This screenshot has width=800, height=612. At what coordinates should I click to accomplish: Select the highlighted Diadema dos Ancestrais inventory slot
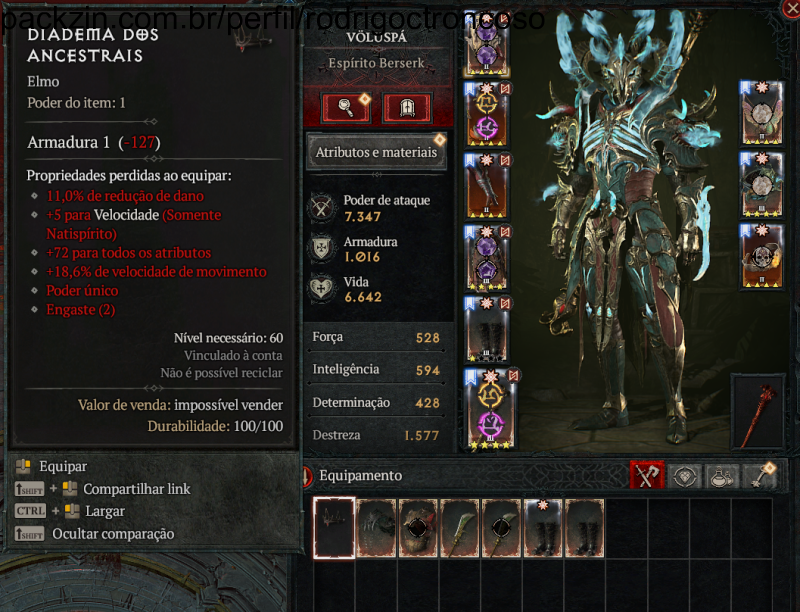pyautogui.click(x=334, y=528)
